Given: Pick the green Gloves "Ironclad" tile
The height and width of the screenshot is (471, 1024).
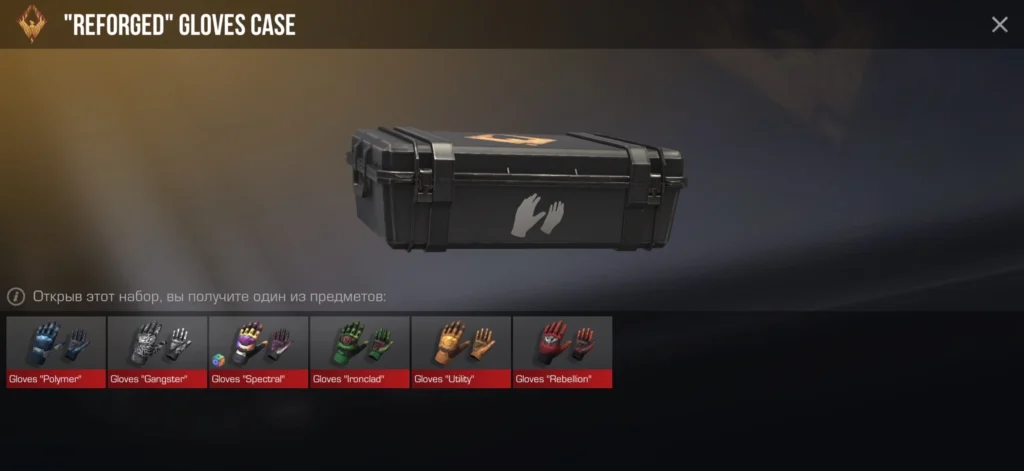Looking at the screenshot, I should click(360, 352).
